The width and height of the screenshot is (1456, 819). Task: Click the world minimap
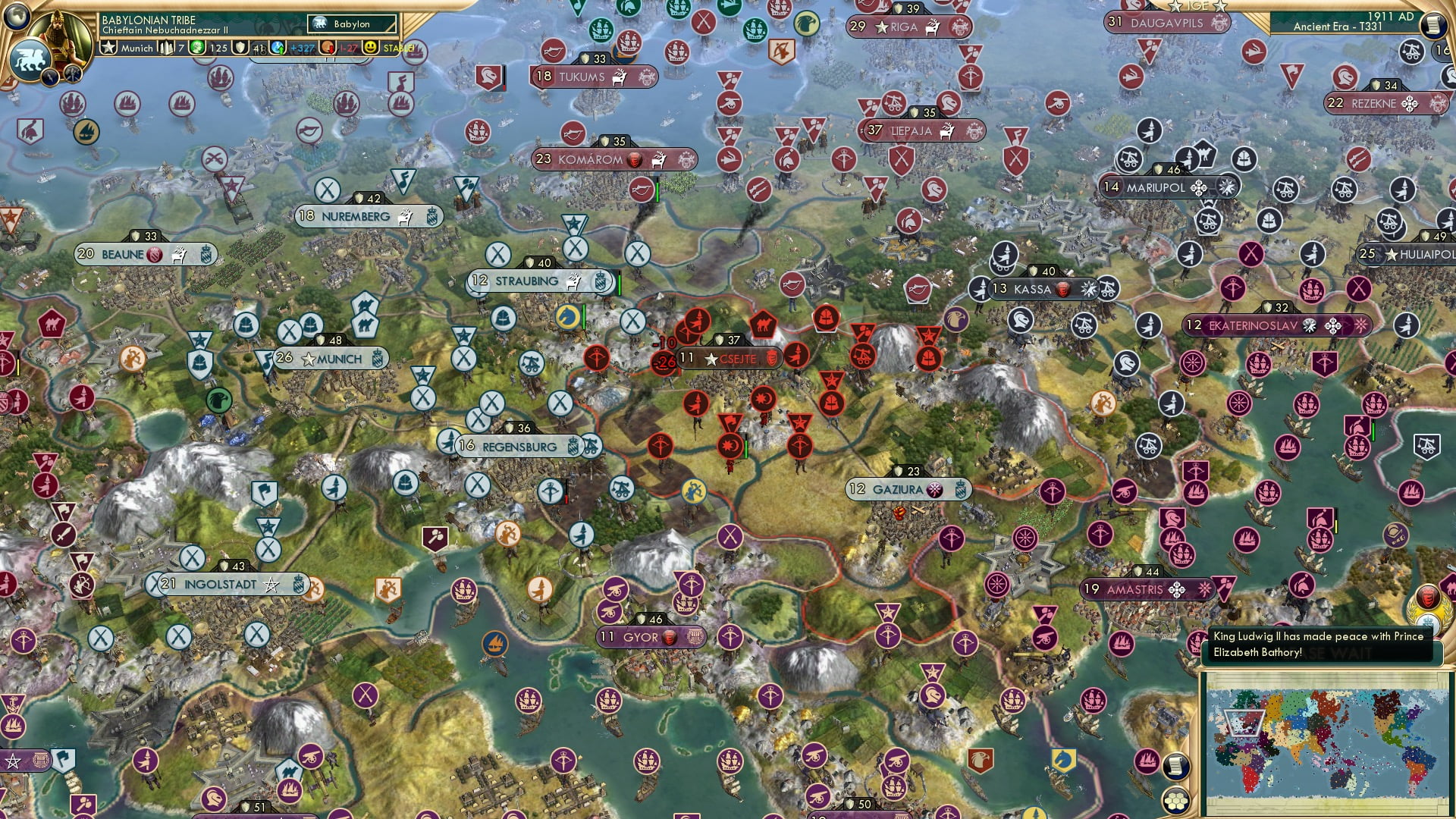pos(1326,742)
